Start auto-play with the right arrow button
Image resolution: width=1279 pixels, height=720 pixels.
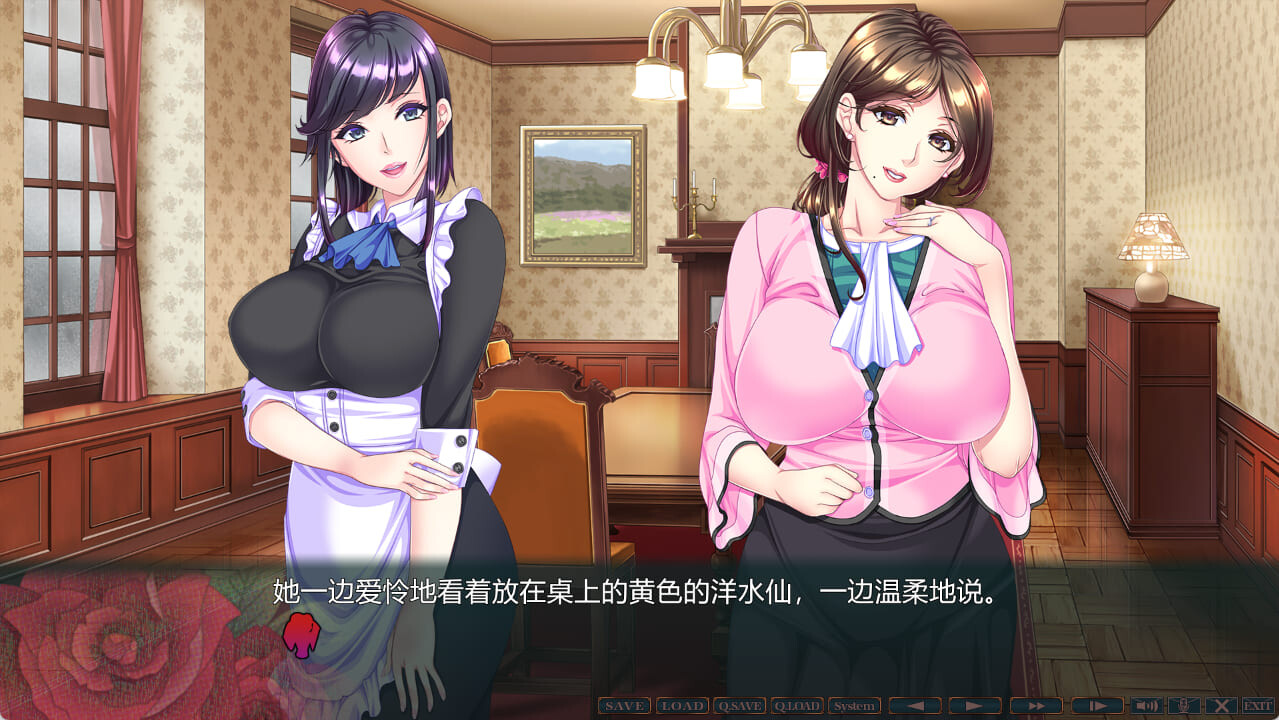pos(975,706)
